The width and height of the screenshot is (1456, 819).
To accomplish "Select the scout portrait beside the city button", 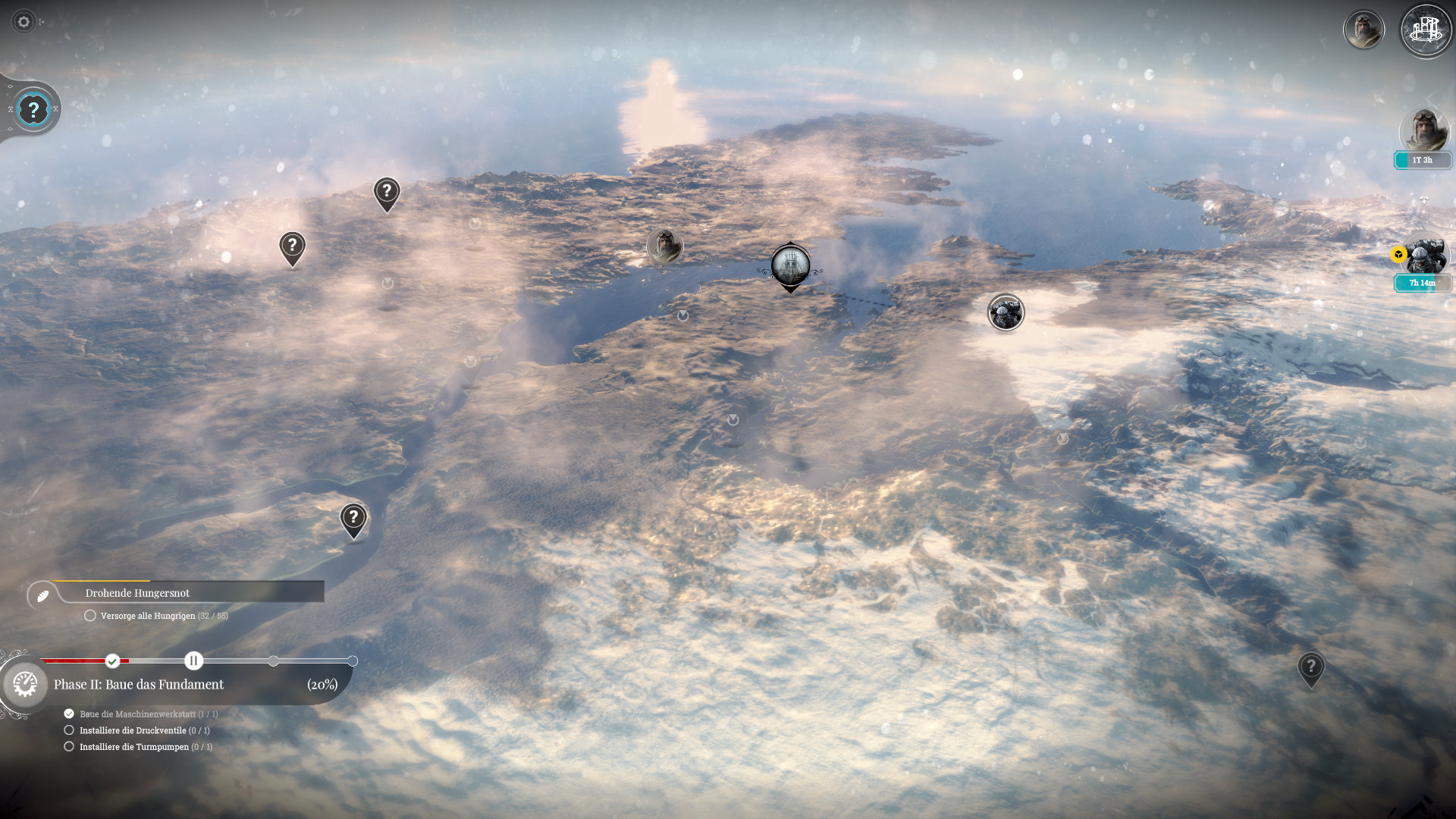I will coord(1363,30).
